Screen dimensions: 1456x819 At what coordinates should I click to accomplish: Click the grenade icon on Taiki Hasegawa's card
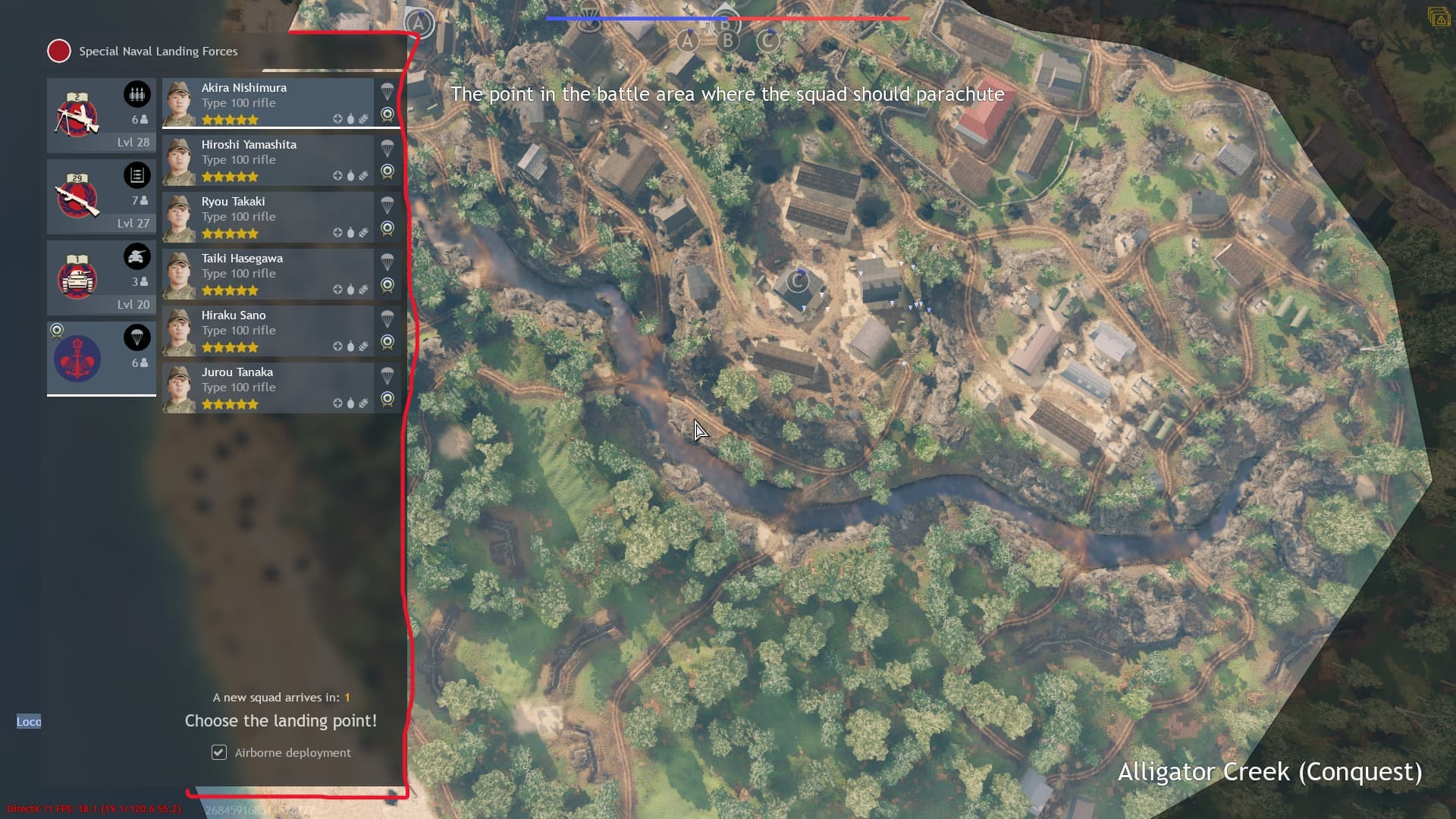pyautogui.click(x=350, y=290)
